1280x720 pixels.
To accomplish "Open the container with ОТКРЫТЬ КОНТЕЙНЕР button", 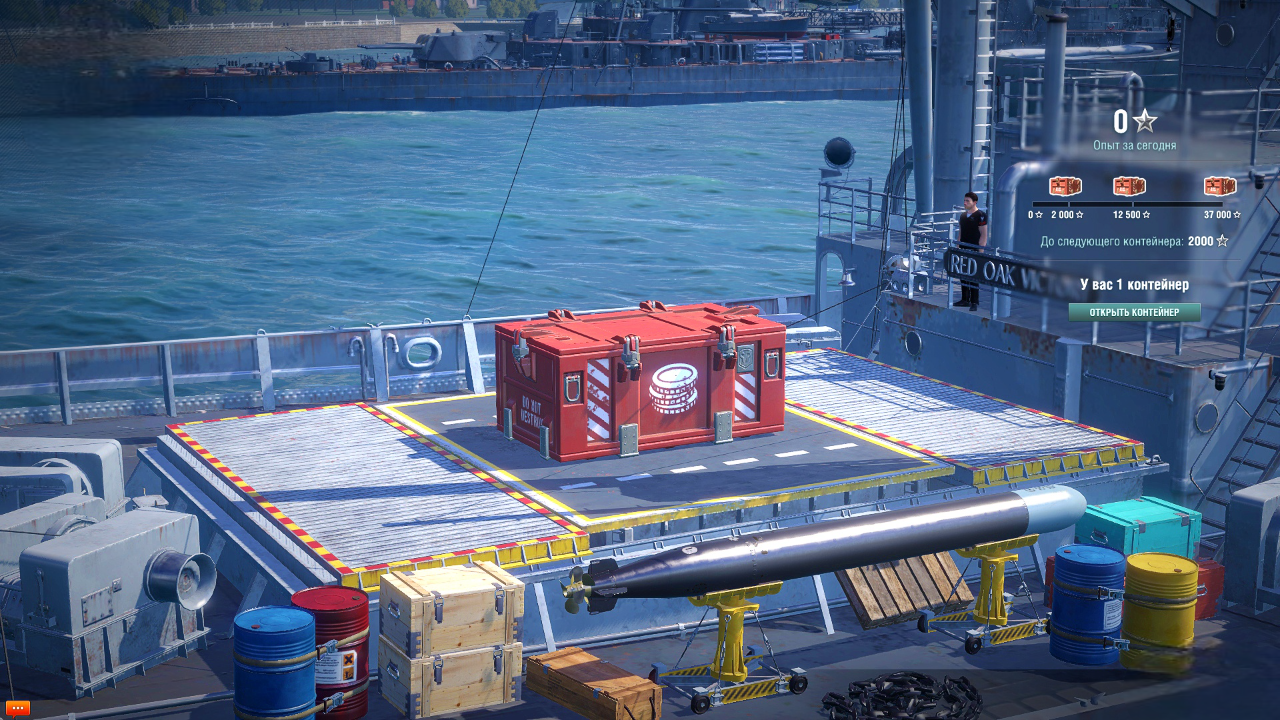I will point(1134,312).
